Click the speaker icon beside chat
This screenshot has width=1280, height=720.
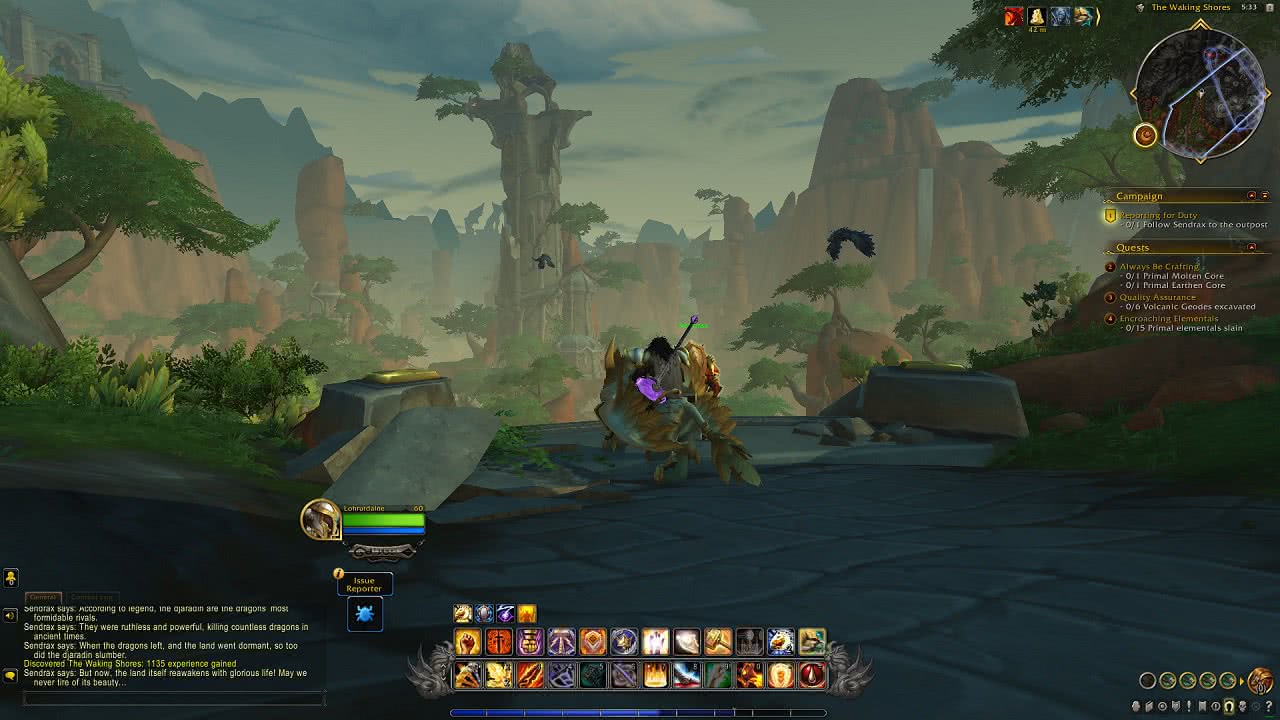pyautogui.click(x=10, y=615)
